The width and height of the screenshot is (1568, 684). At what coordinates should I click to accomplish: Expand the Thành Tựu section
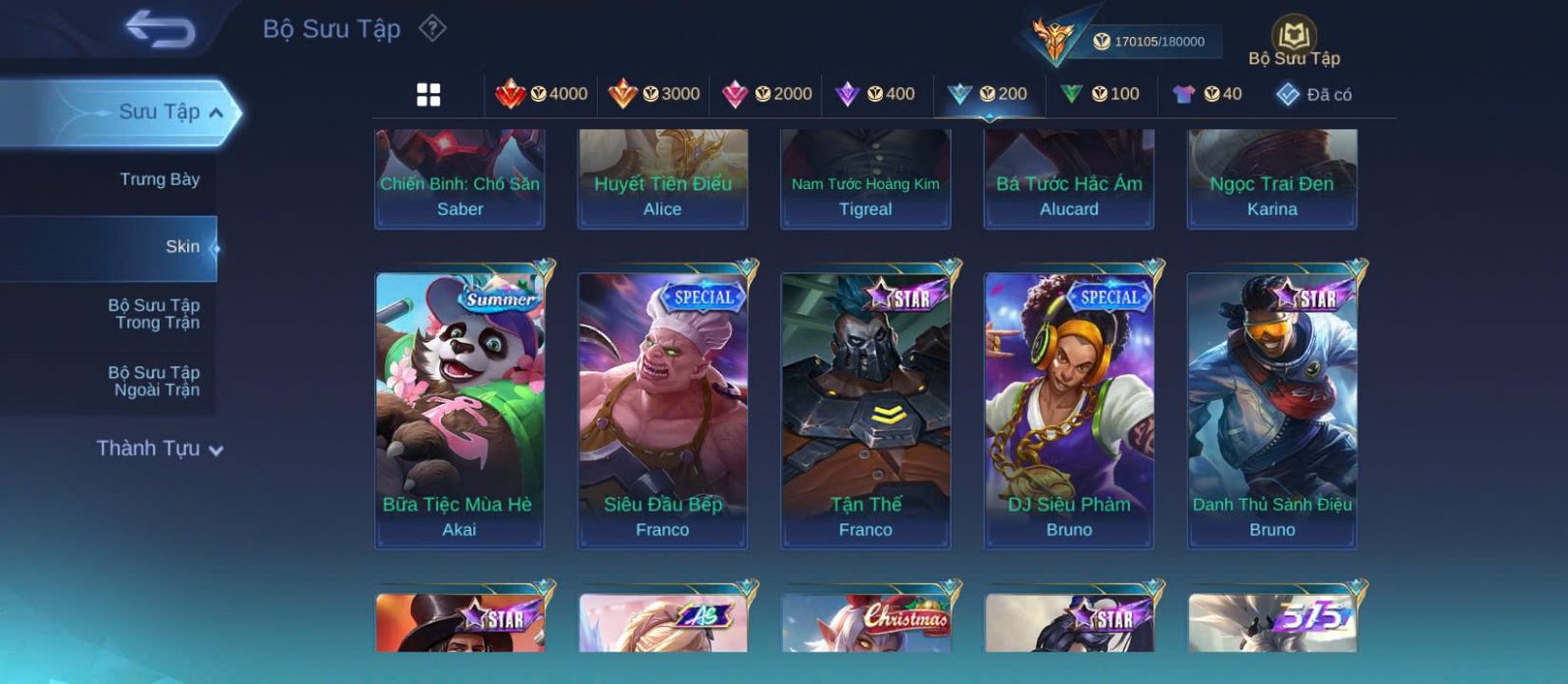[x=160, y=449]
